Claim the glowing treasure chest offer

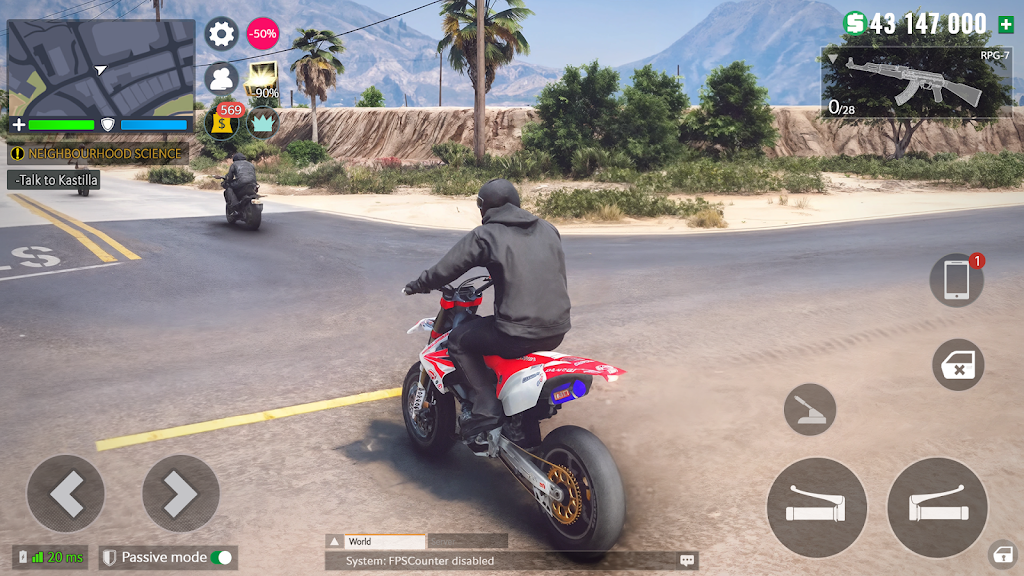click(x=263, y=78)
